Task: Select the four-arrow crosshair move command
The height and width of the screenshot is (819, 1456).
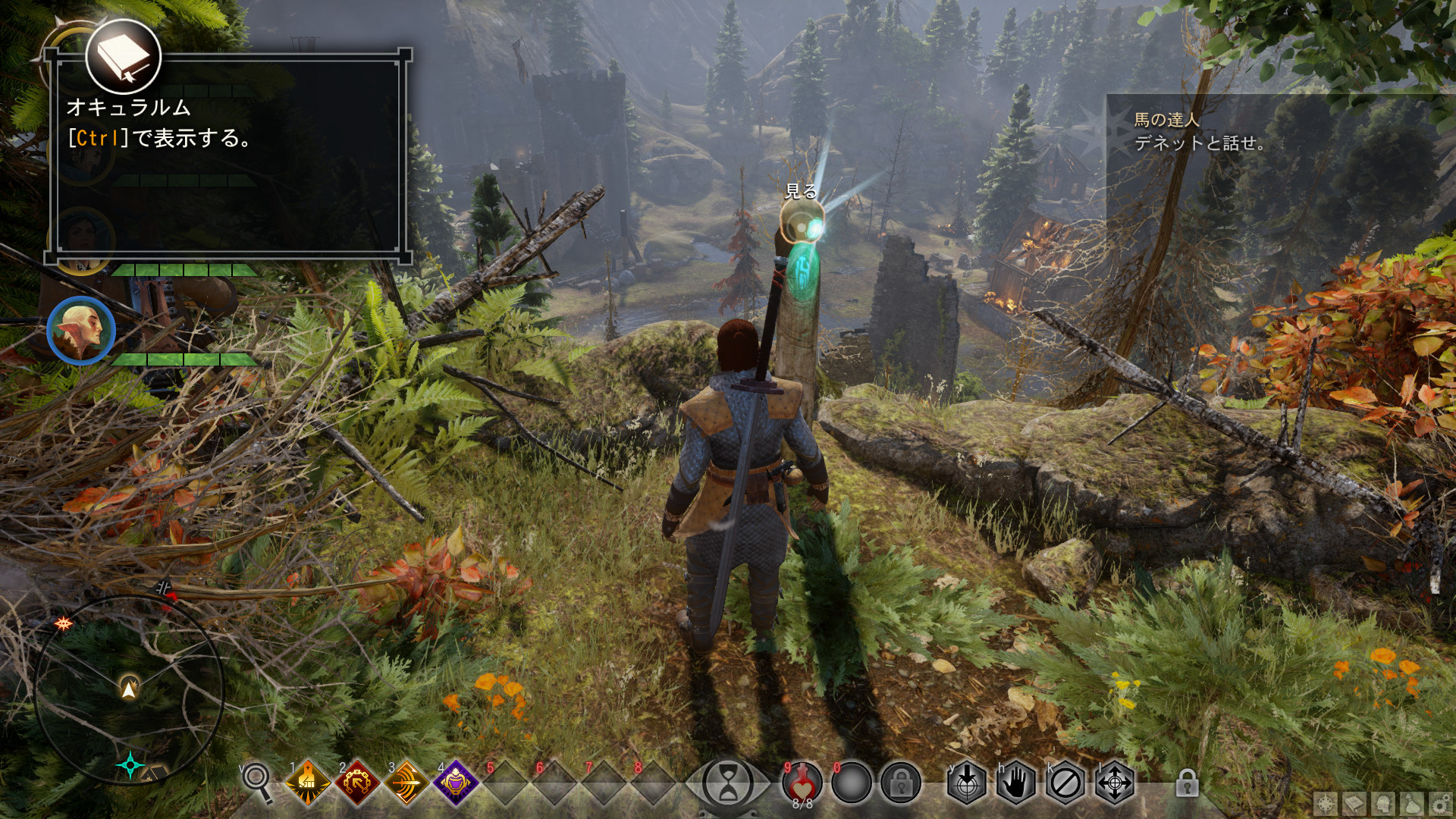Action: tap(1115, 783)
